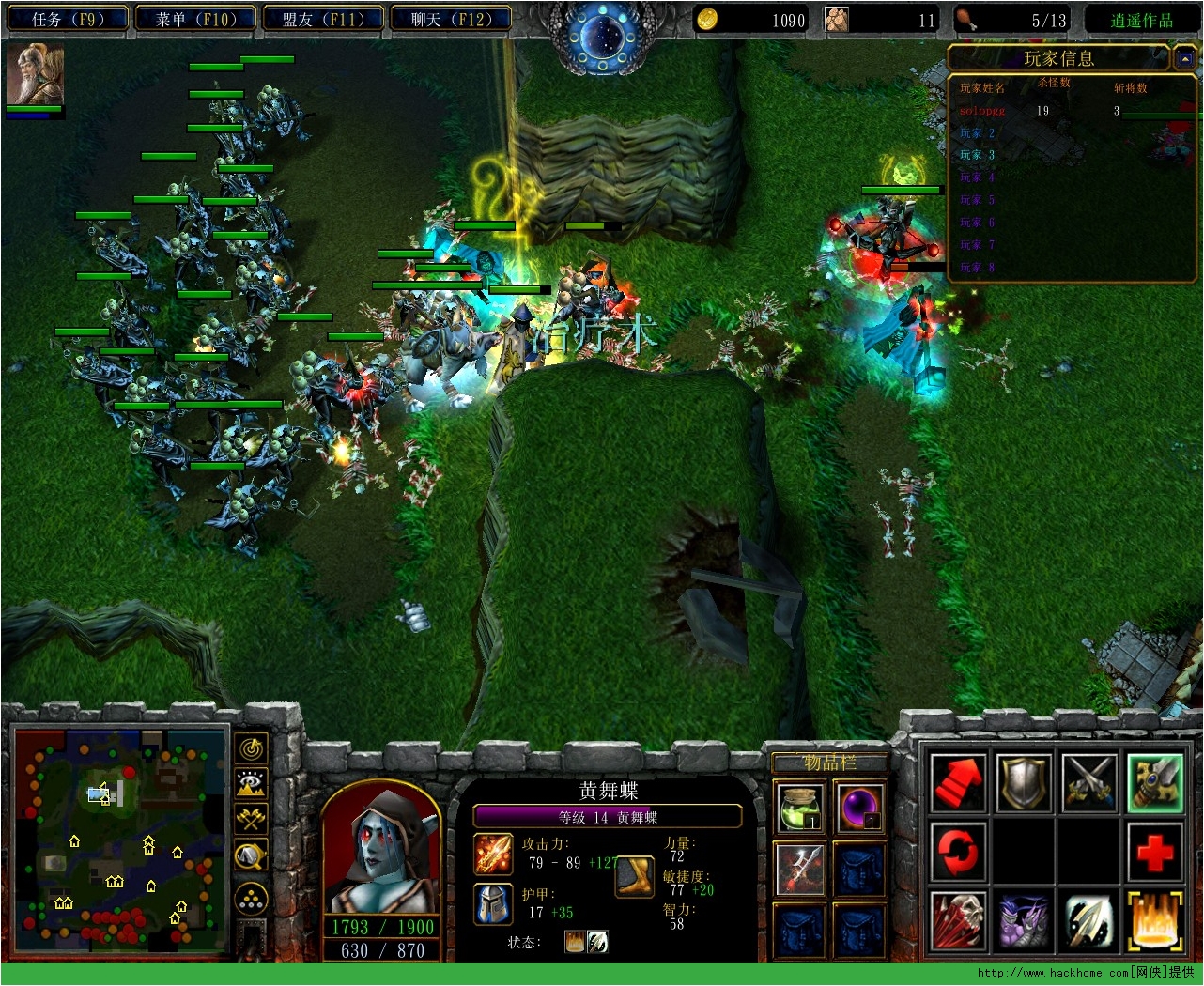Collapse the 玩家信息 player info board
The image size is (1204, 986).
[x=1184, y=59]
